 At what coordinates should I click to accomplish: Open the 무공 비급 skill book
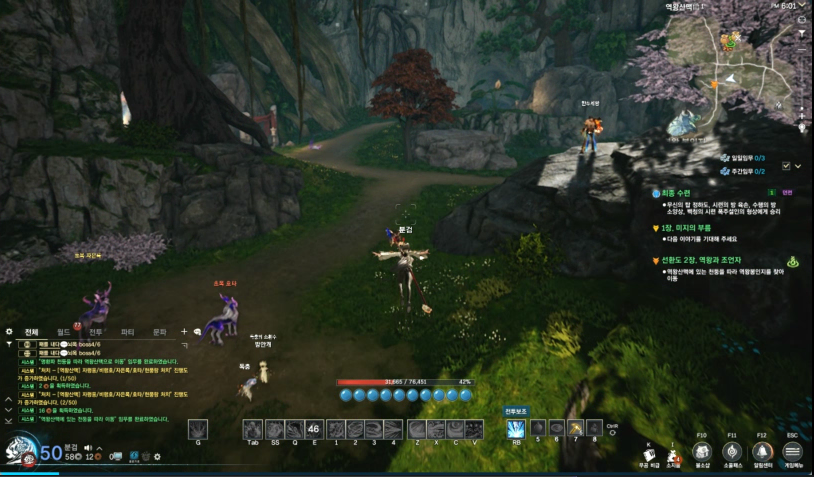648,455
